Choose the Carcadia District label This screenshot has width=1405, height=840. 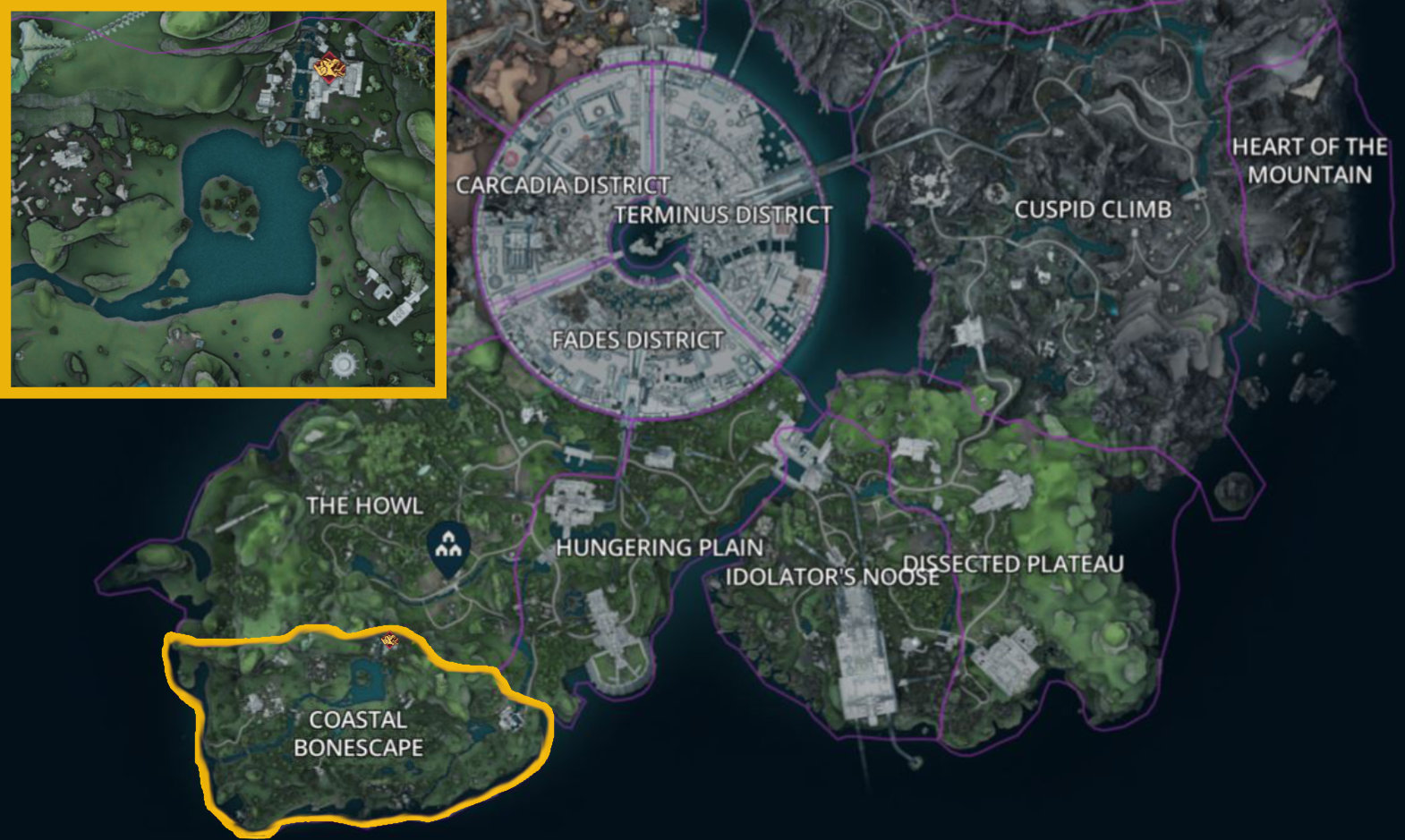pos(562,185)
